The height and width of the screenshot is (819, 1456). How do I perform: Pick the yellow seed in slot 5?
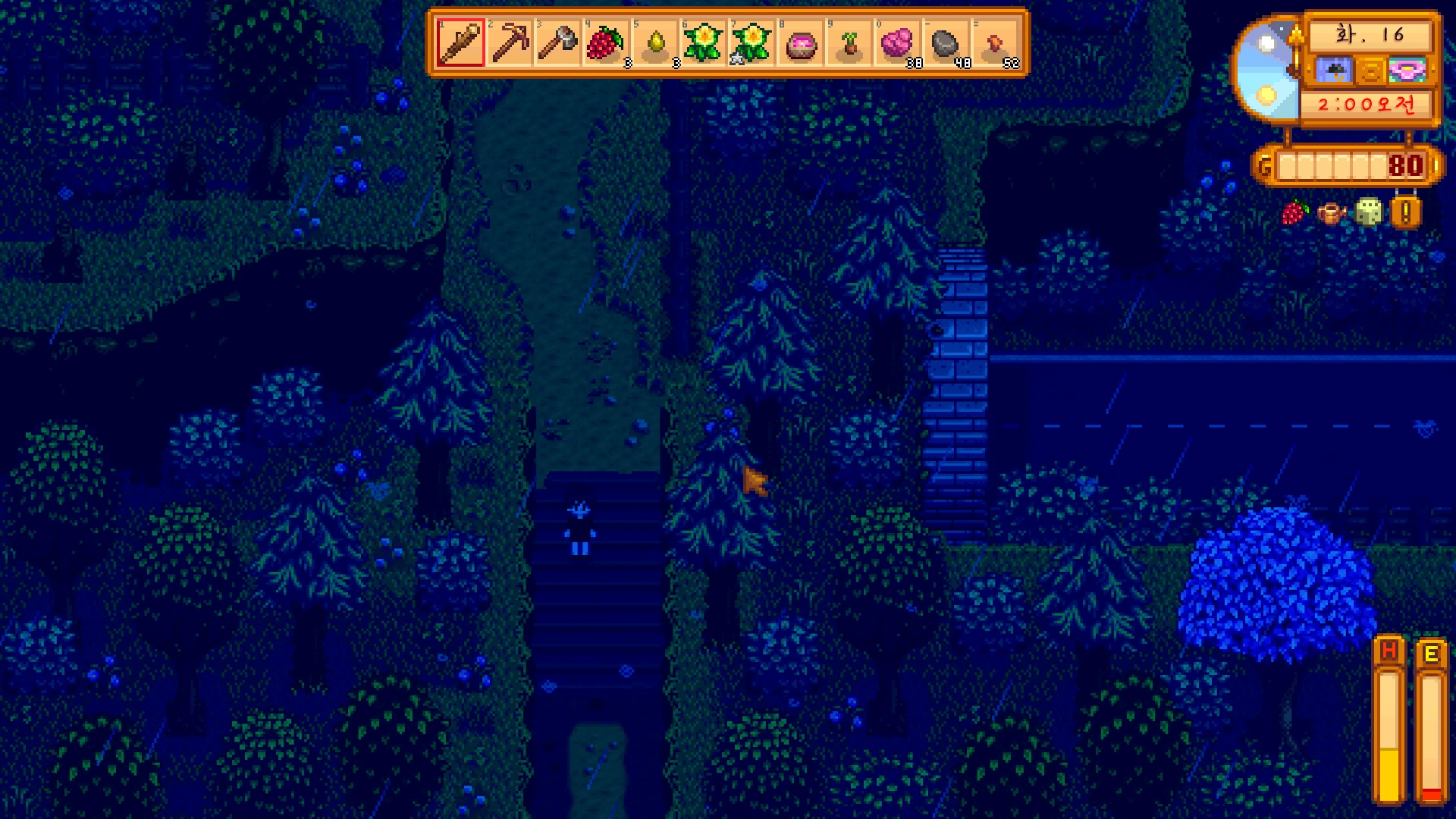pos(654,43)
